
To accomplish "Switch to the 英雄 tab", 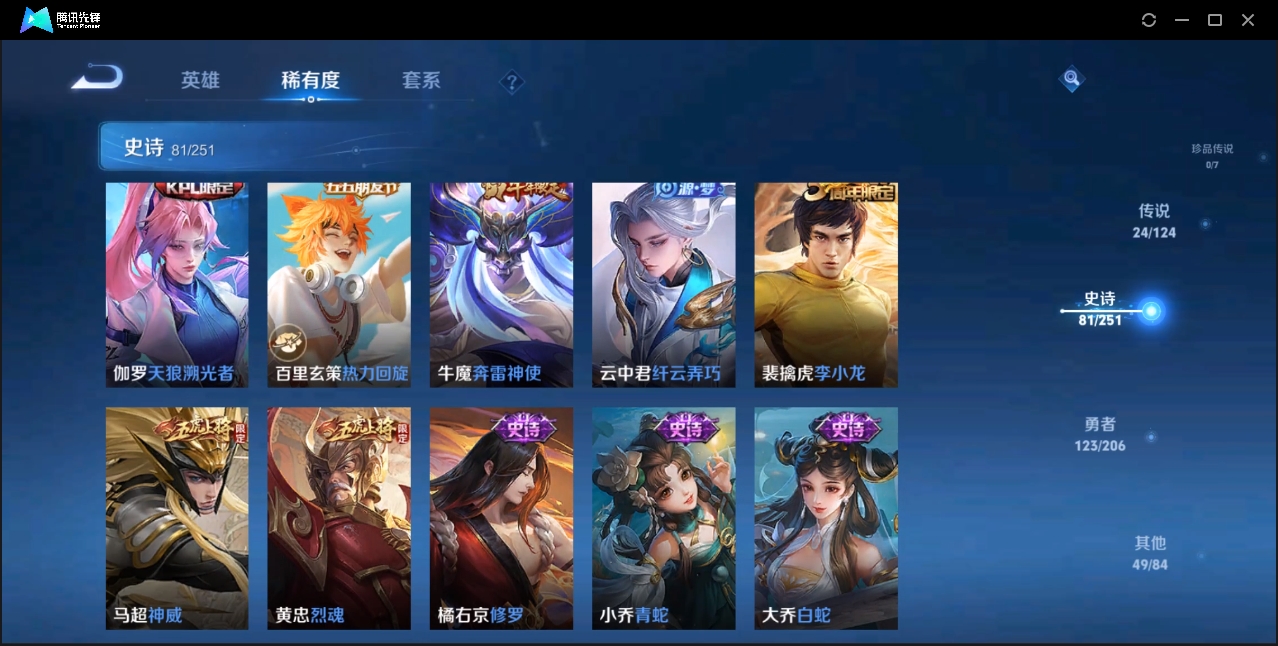I will point(200,80).
